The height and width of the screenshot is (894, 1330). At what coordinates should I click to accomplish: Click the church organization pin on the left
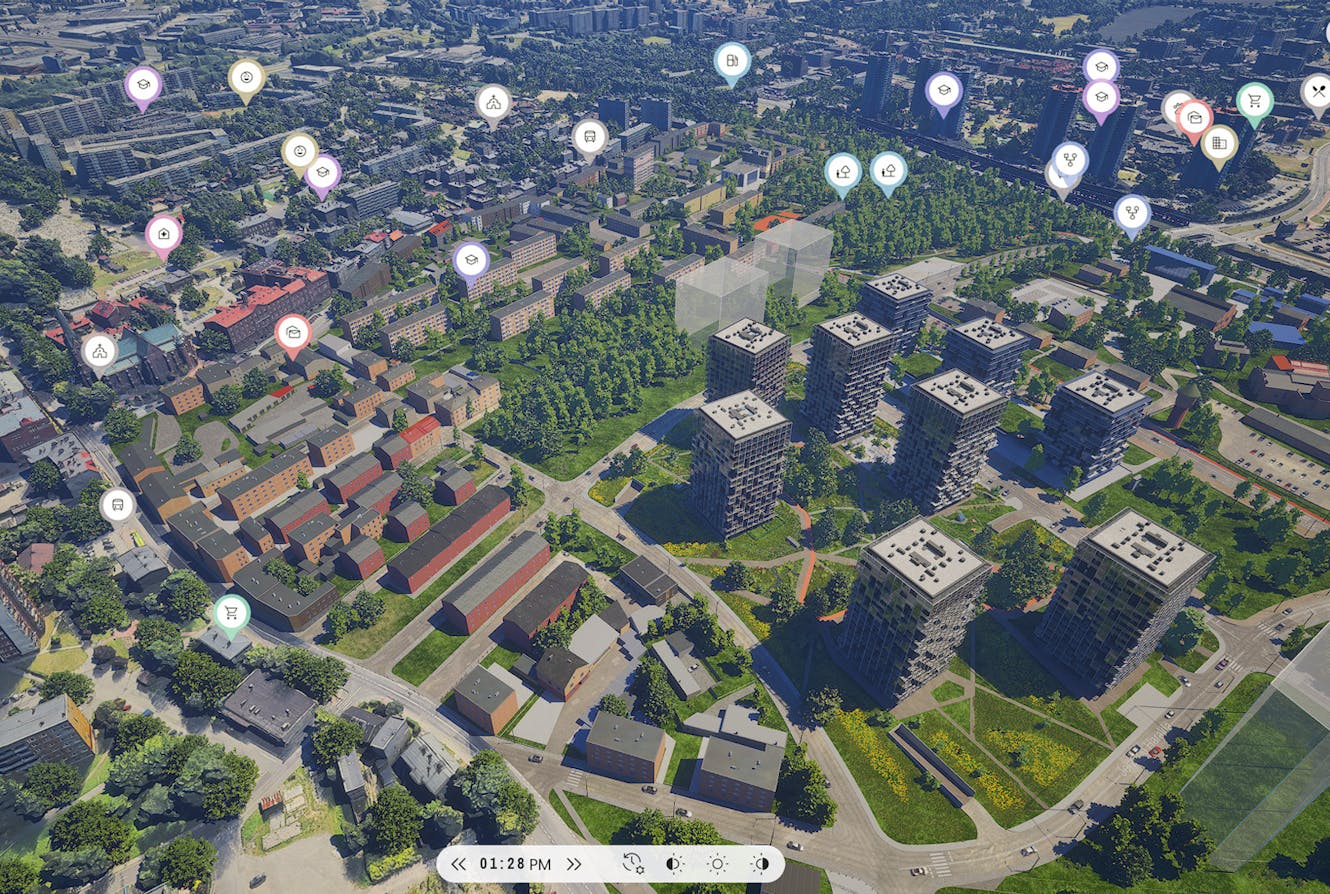point(99,350)
